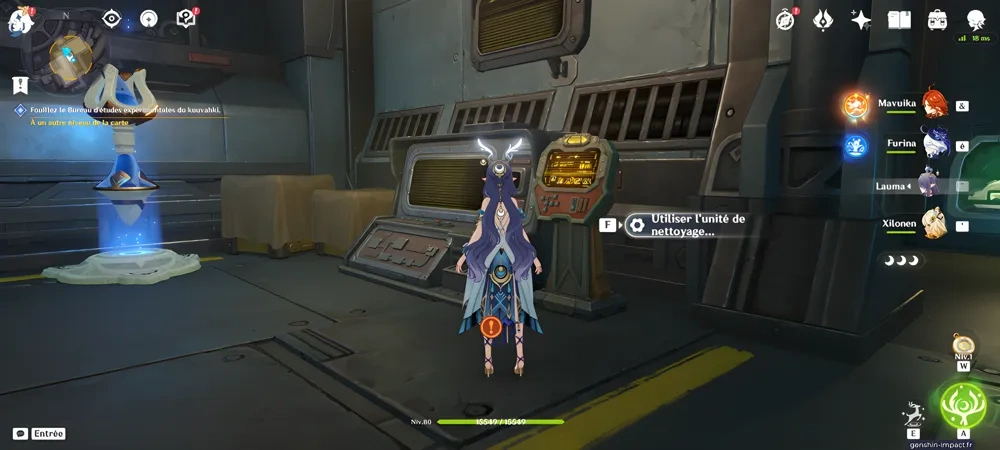The image size is (1000, 450).
Task: Open the adventurer handbook book icon
Action: [899, 20]
